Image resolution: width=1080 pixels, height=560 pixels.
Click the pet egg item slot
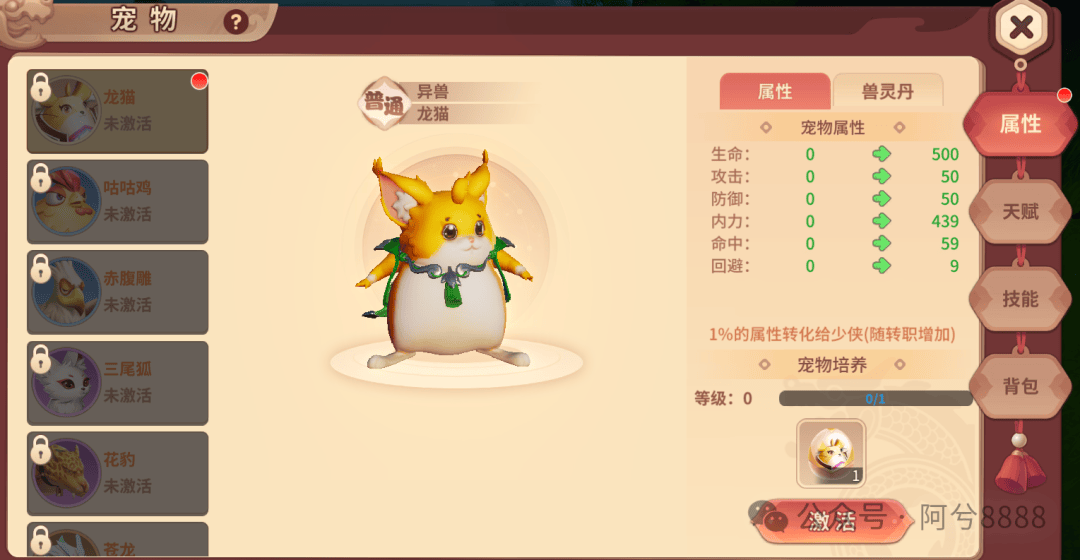click(831, 452)
